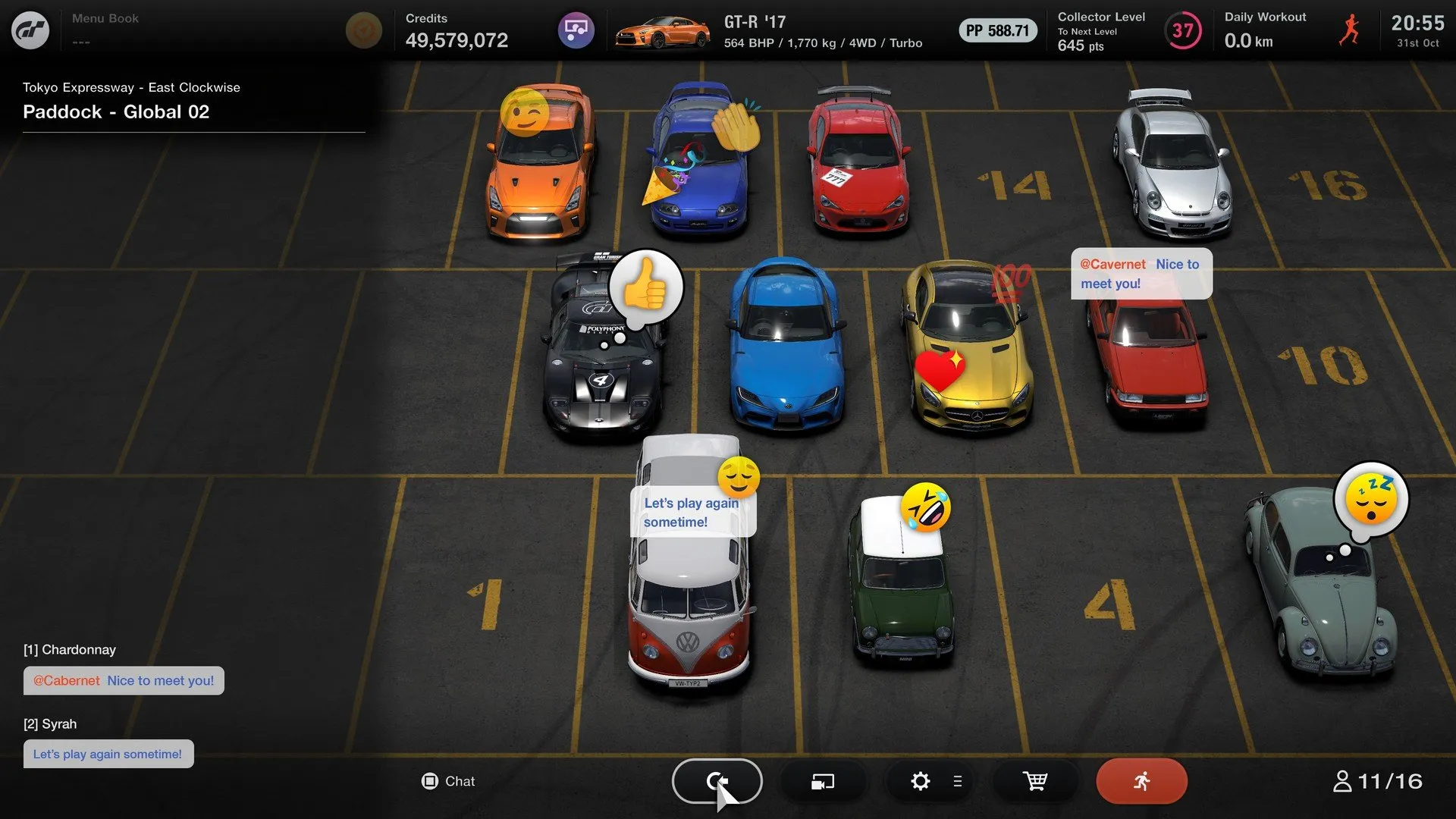Click the purple icon beside Credits
The image size is (1456, 819).
pyautogui.click(x=576, y=31)
